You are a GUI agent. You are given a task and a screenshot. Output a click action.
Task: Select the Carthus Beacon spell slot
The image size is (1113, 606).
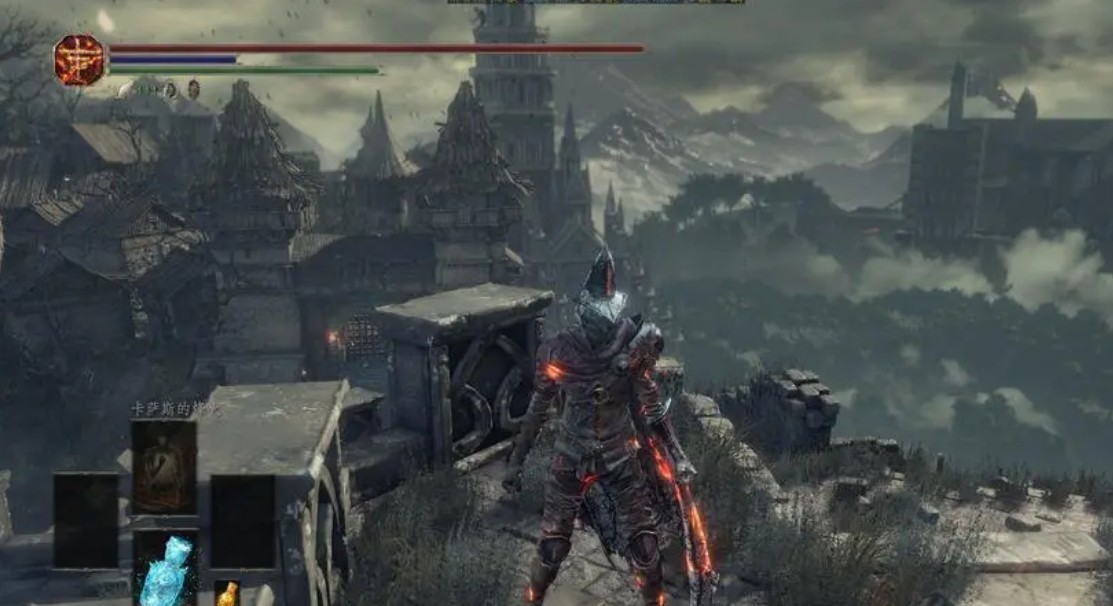[164, 467]
